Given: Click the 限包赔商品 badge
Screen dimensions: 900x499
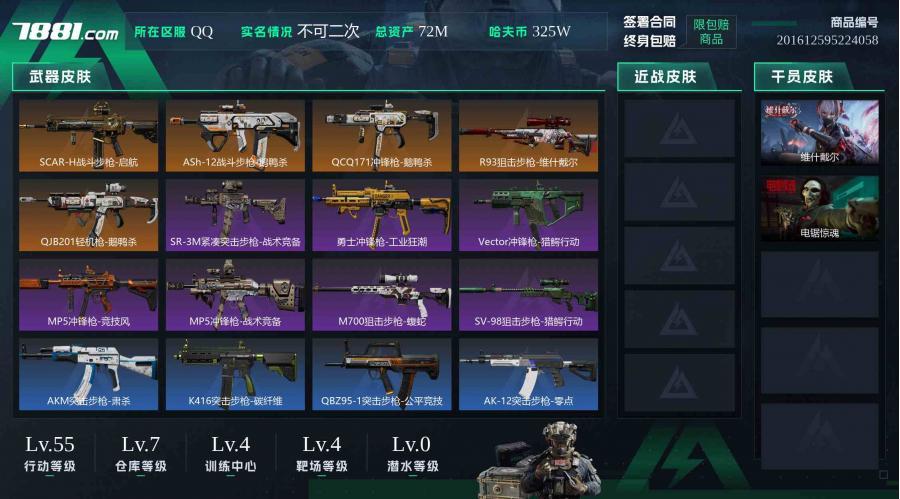Looking at the screenshot, I should [x=711, y=31].
